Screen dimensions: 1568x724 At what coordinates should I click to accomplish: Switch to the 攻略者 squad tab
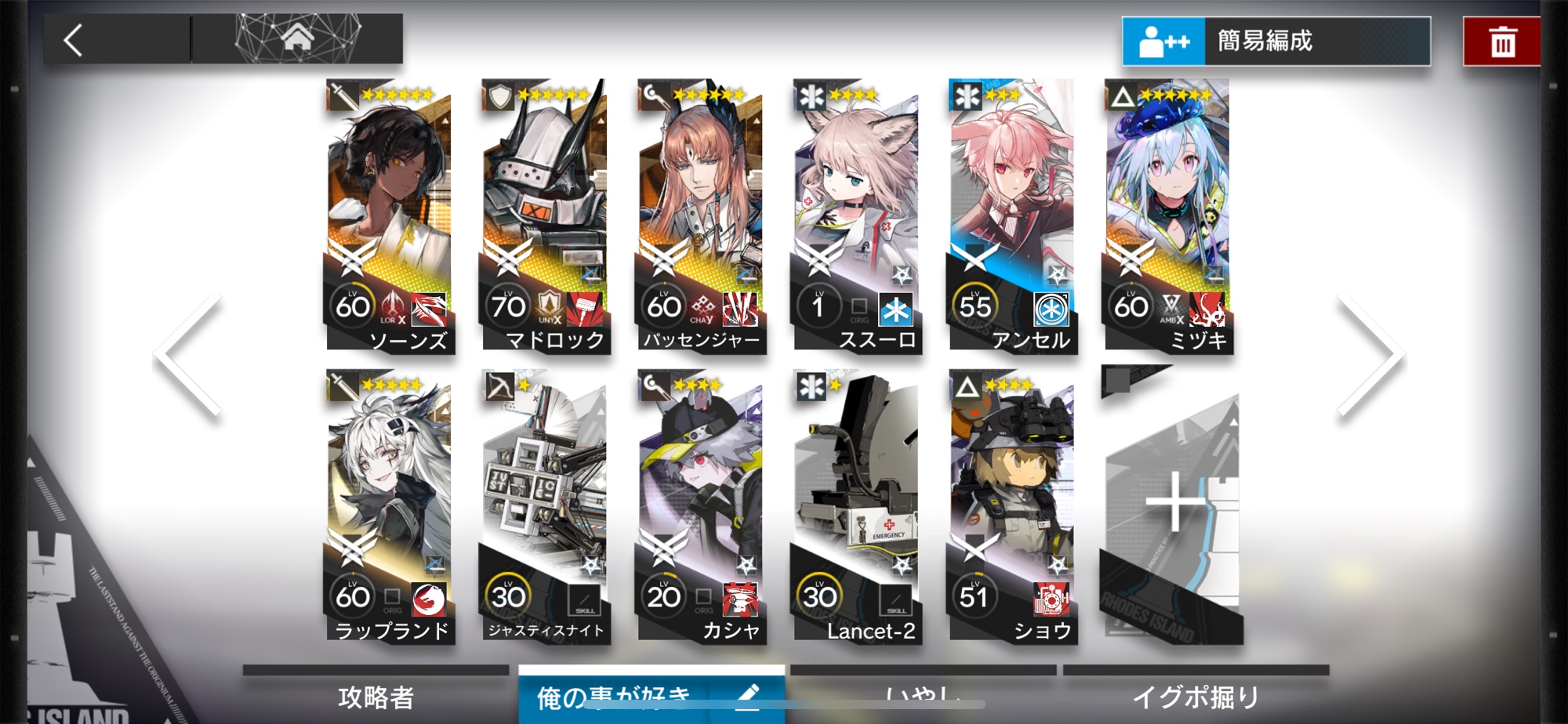[x=376, y=697]
